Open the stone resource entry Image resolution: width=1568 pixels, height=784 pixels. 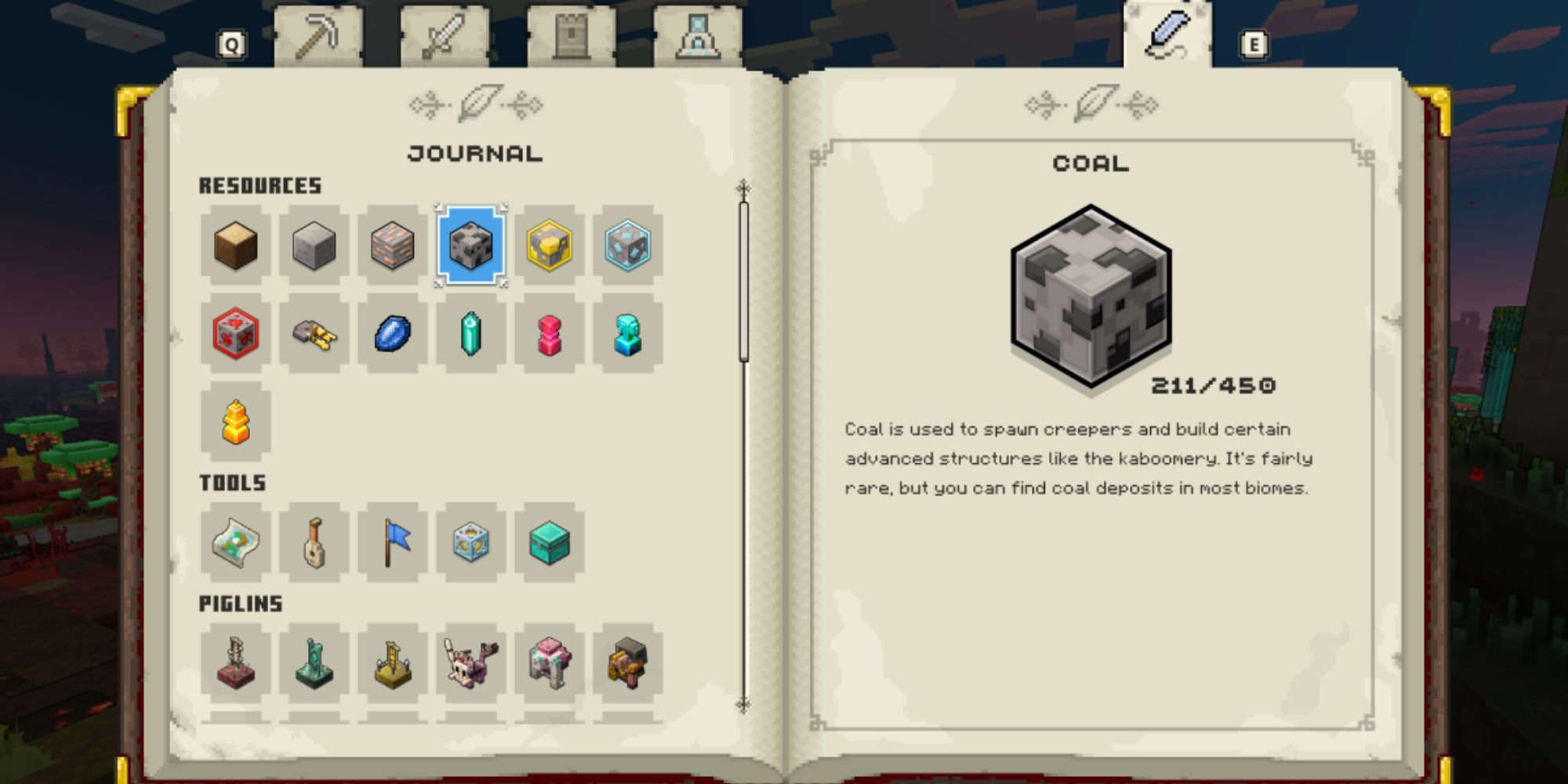tap(315, 245)
